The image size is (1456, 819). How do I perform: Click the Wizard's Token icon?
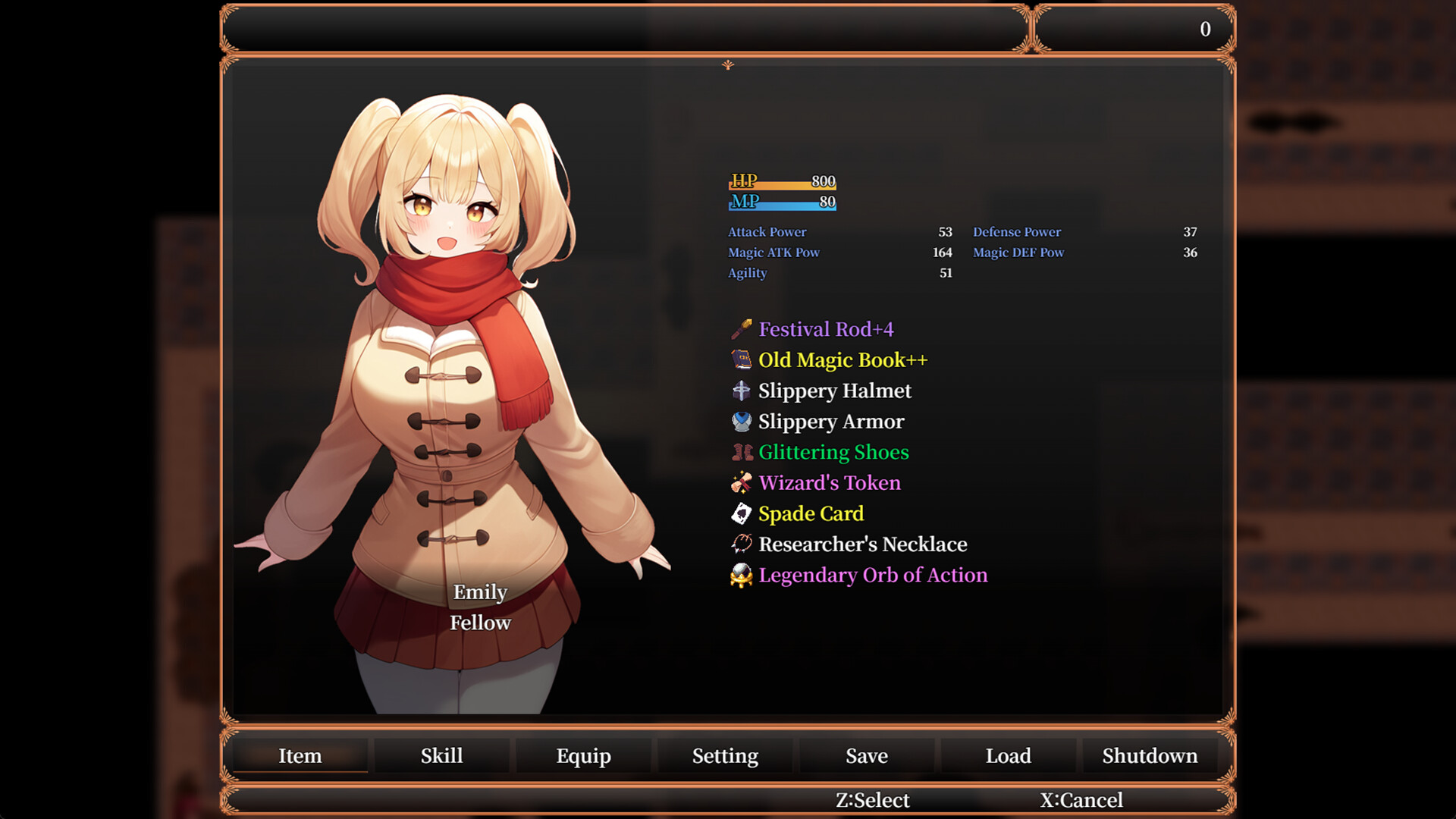(741, 482)
